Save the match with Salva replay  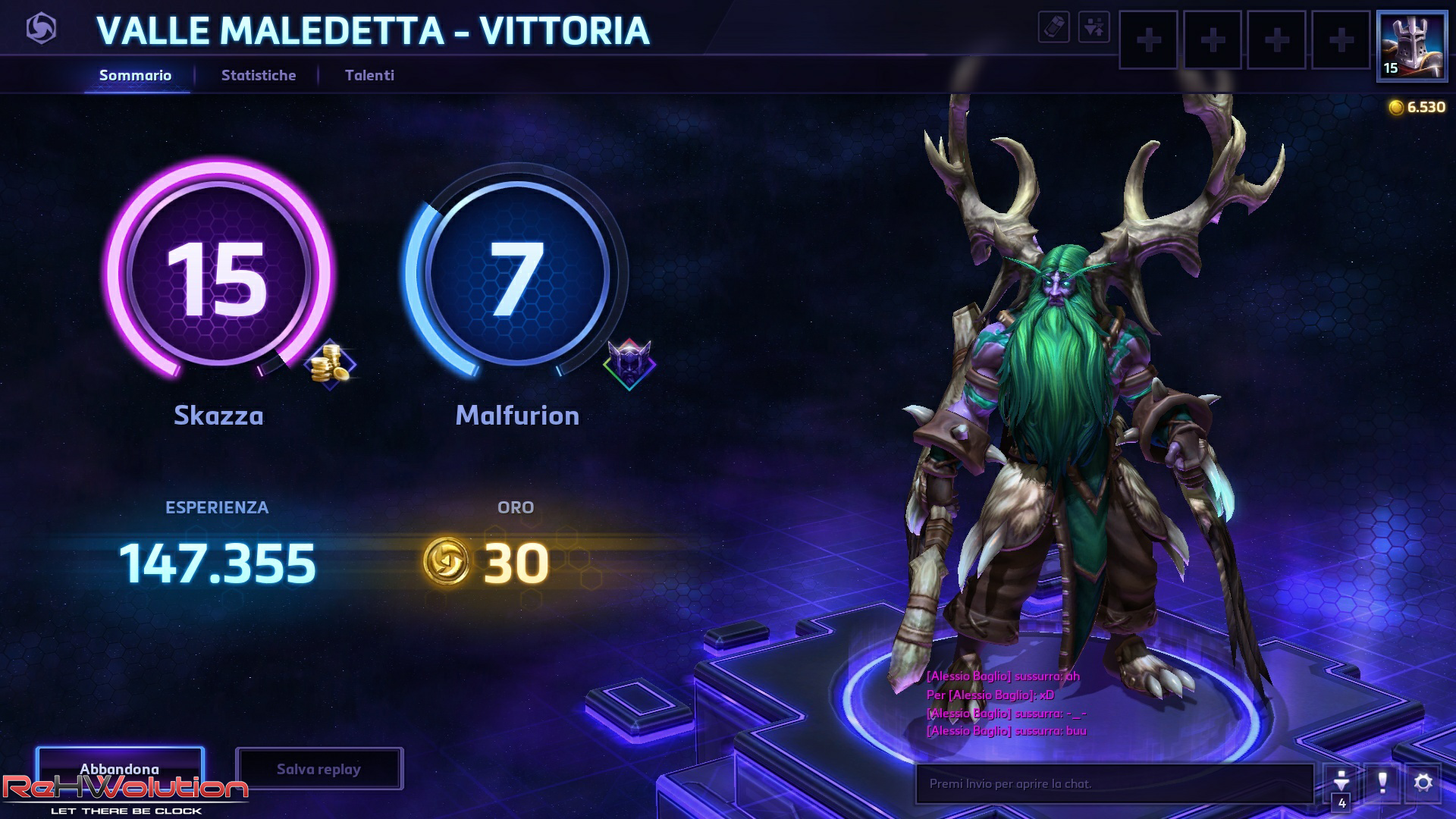(x=318, y=769)
